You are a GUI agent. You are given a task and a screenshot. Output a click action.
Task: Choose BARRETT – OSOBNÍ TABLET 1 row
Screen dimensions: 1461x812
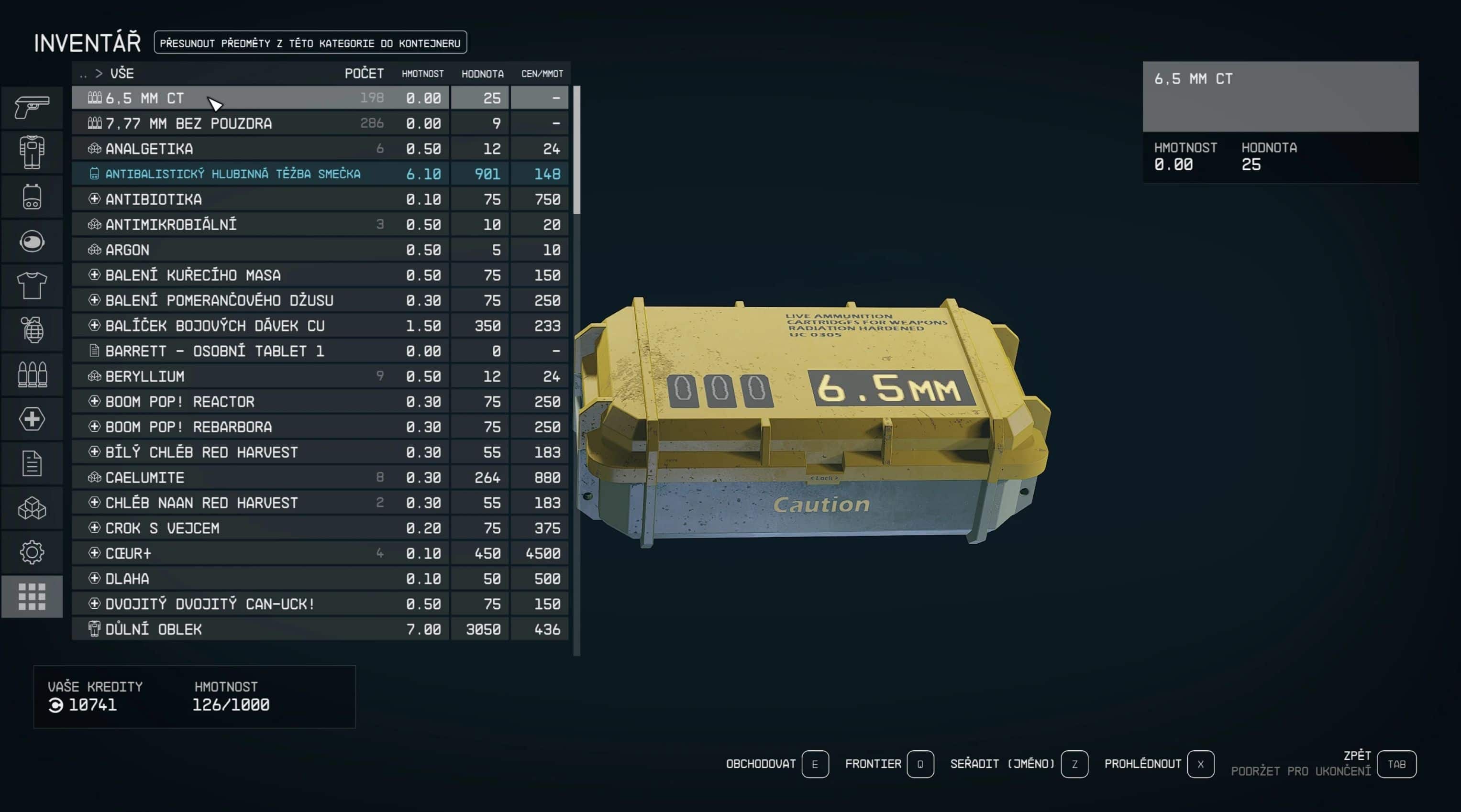pos(261,351)
